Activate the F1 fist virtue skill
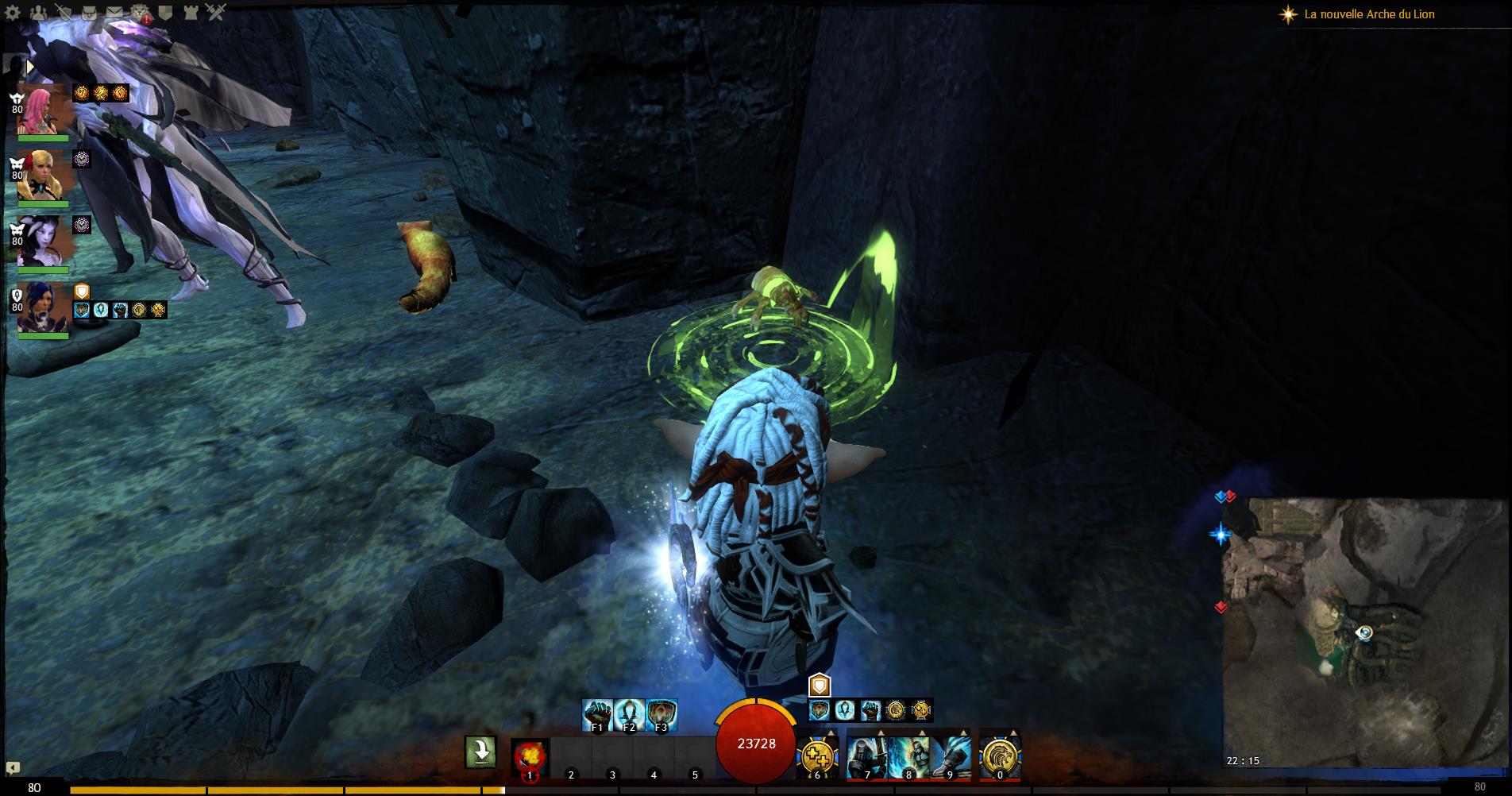The width and height of the screenshot is (1512, 796). pyautogui.click(x=597, y=714)
